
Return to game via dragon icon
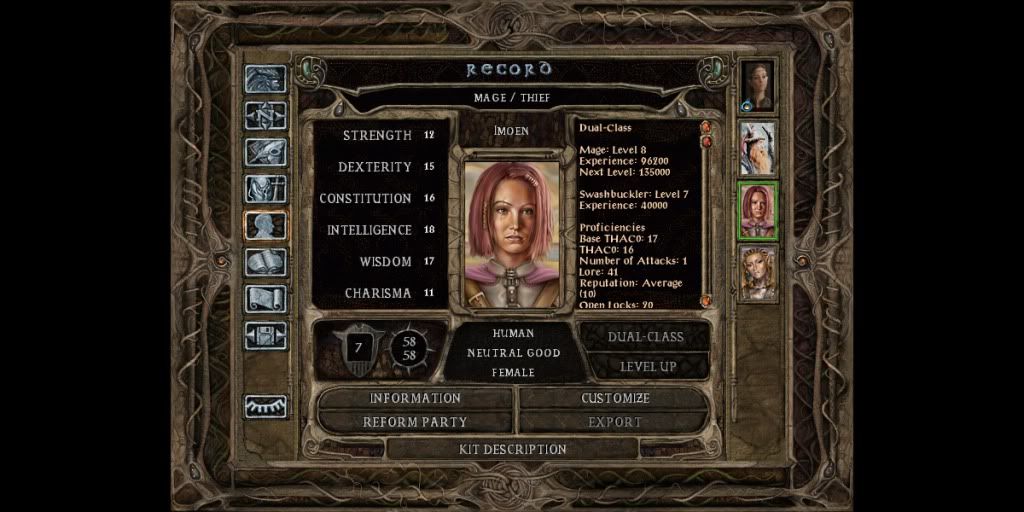(265, 79)
